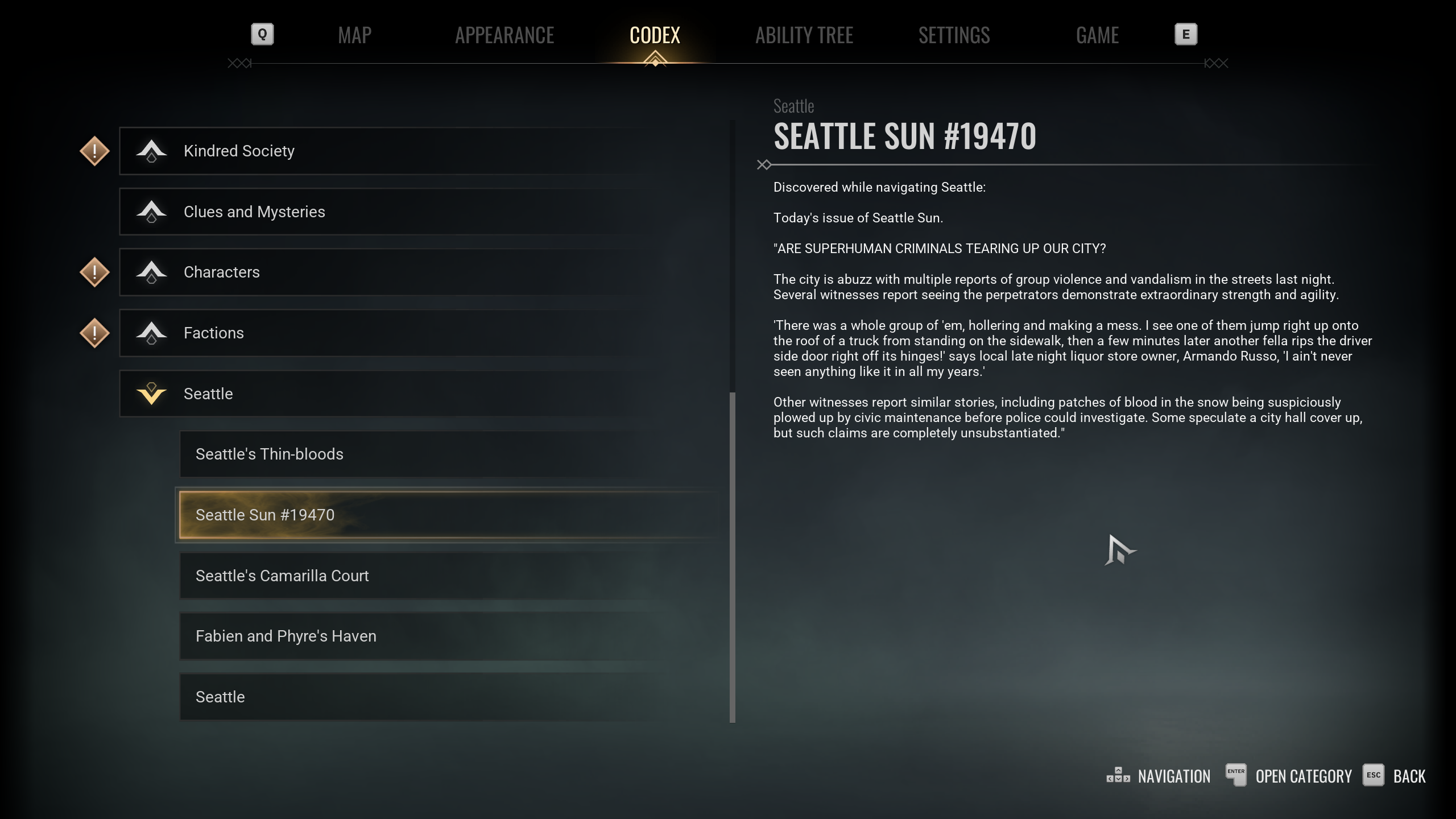
Task: Expand Clues and Mysteries category
Action: point(398,212)
